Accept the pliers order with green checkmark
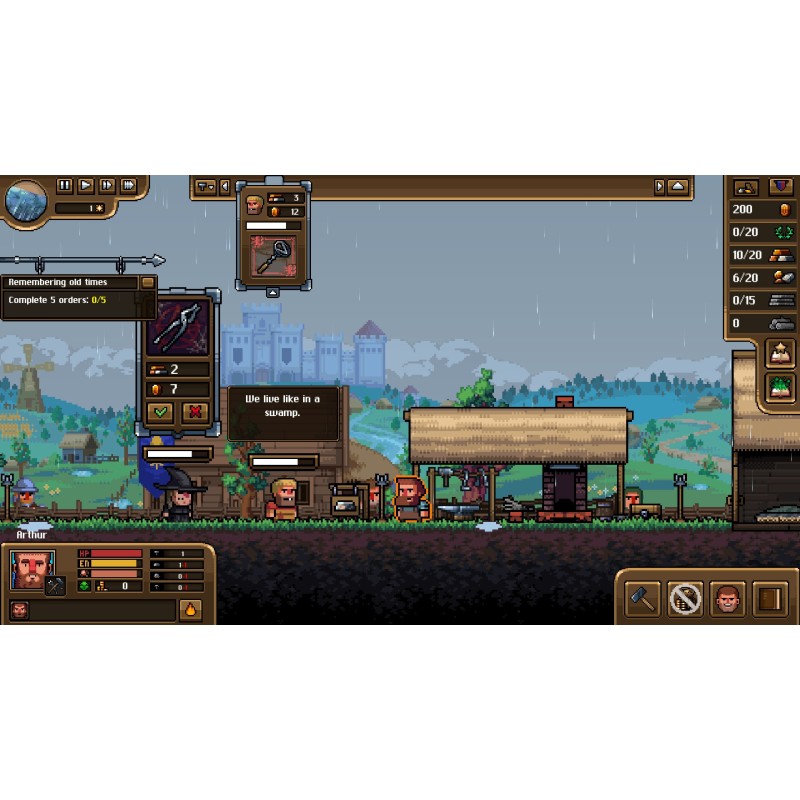Viewport: 800px width, 800px height. 160,411
